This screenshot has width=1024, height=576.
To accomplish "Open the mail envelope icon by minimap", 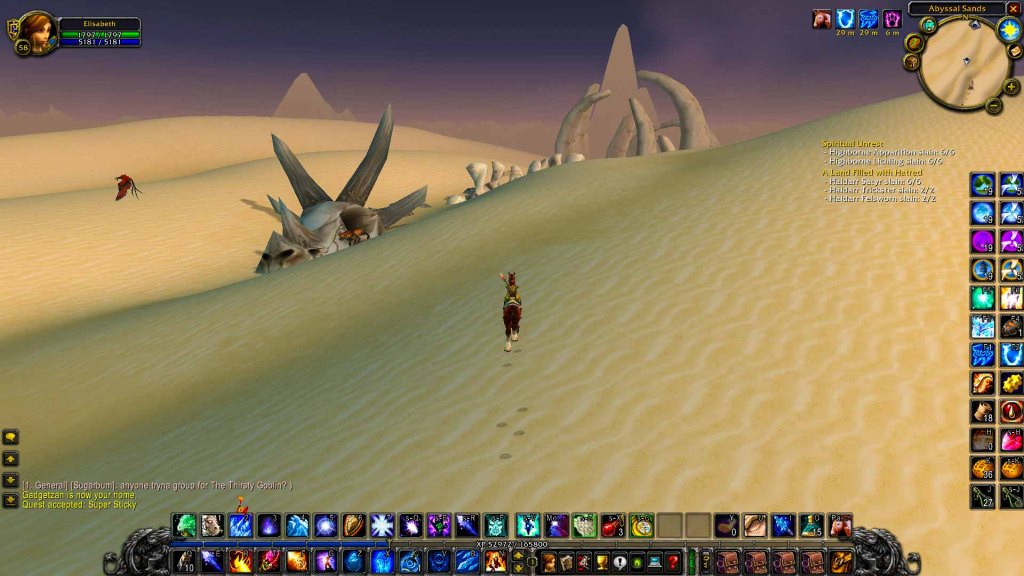I will tap(1015, 52).
